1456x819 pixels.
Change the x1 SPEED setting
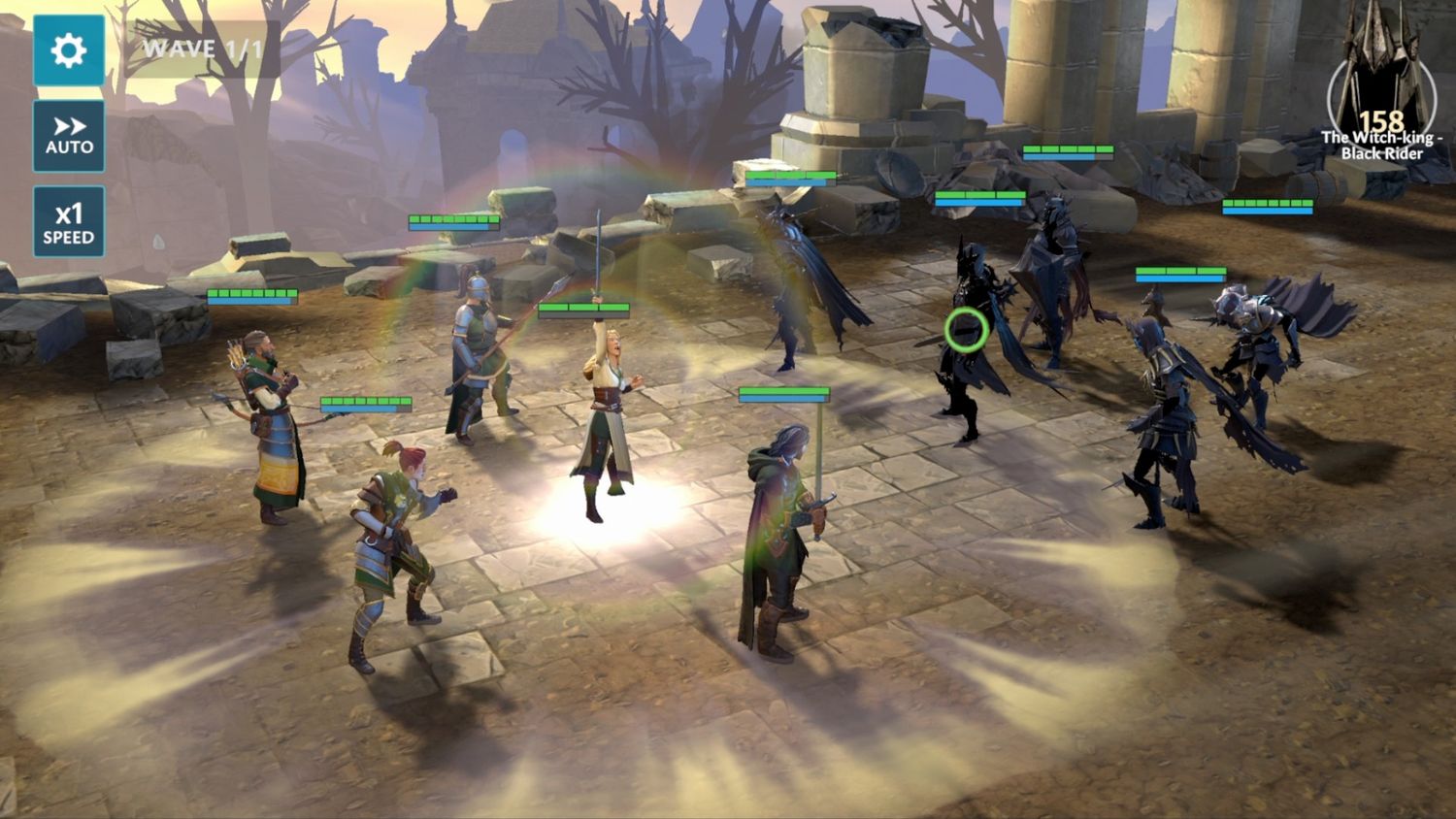[x=68, y=222]
